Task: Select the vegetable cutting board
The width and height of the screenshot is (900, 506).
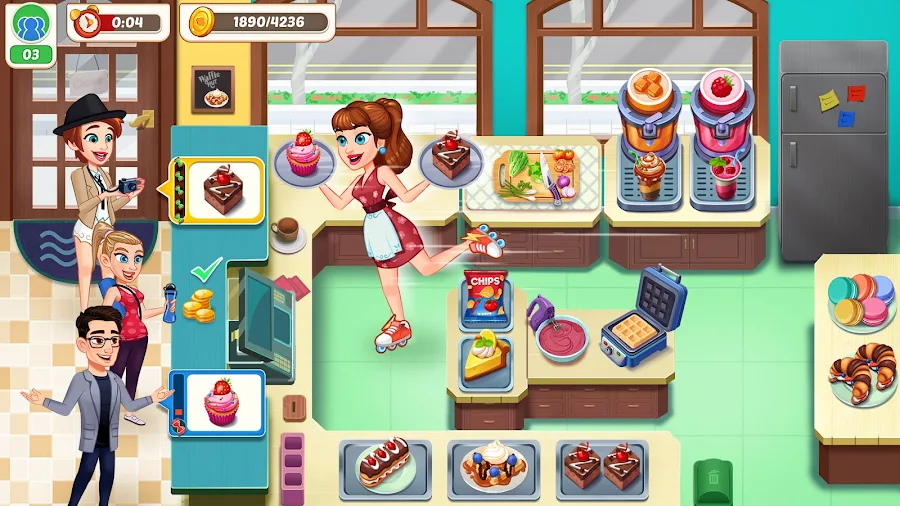Action: [x=533, y=174]
